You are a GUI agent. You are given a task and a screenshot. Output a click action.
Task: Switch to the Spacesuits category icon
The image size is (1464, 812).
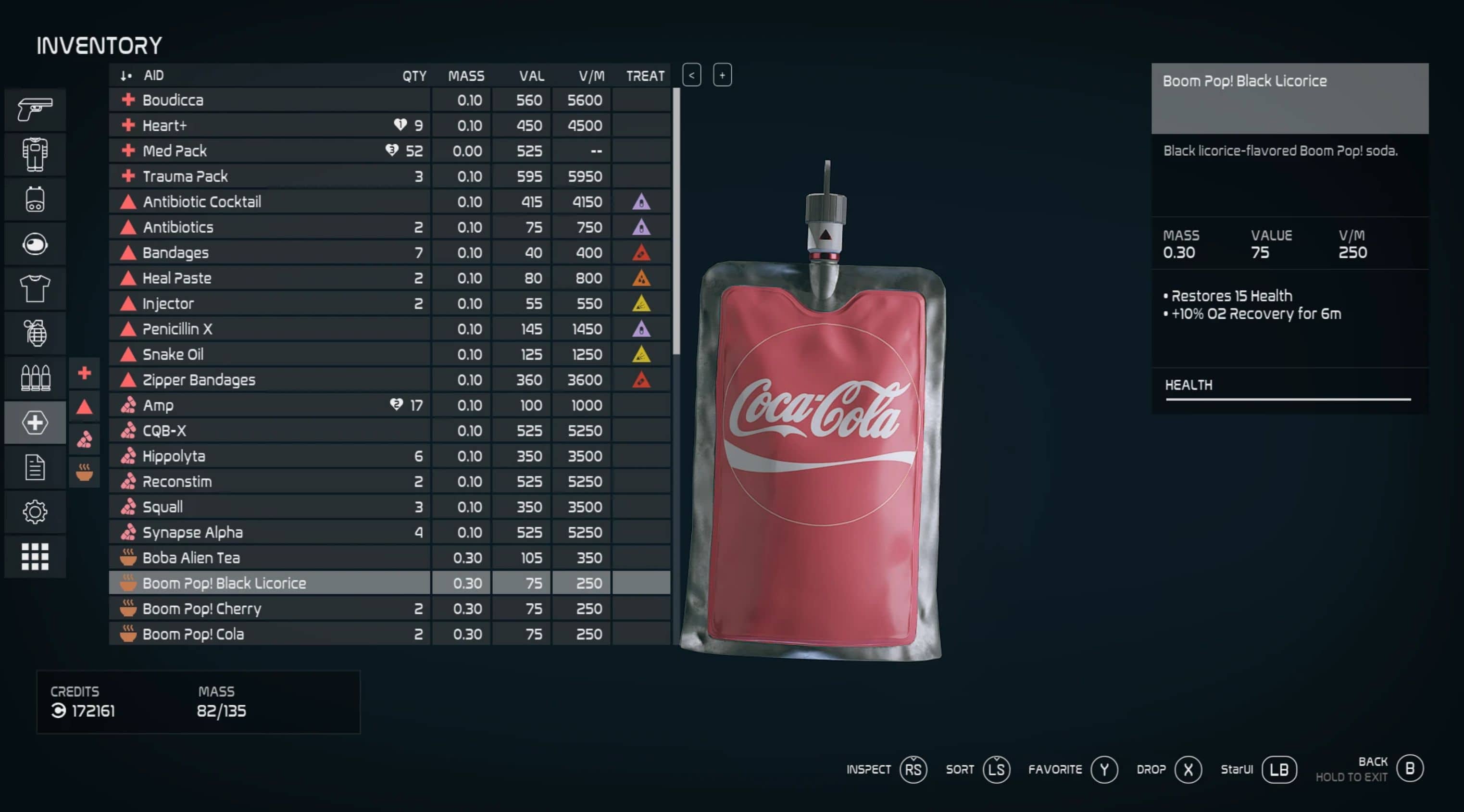point(35,154)
